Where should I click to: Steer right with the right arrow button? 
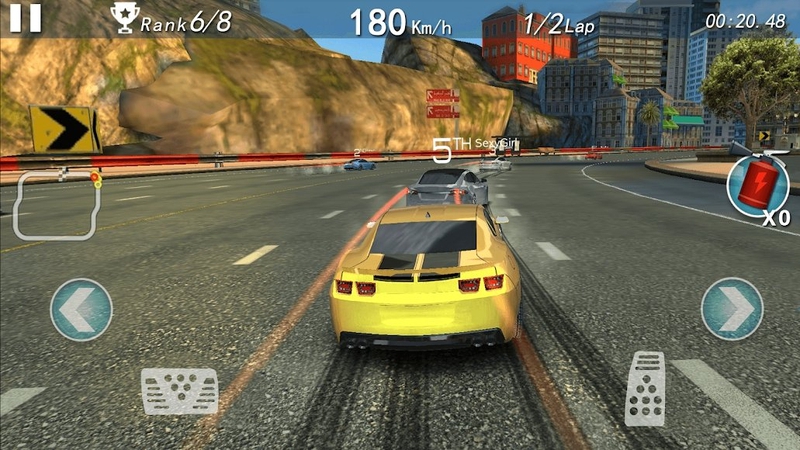732,309
